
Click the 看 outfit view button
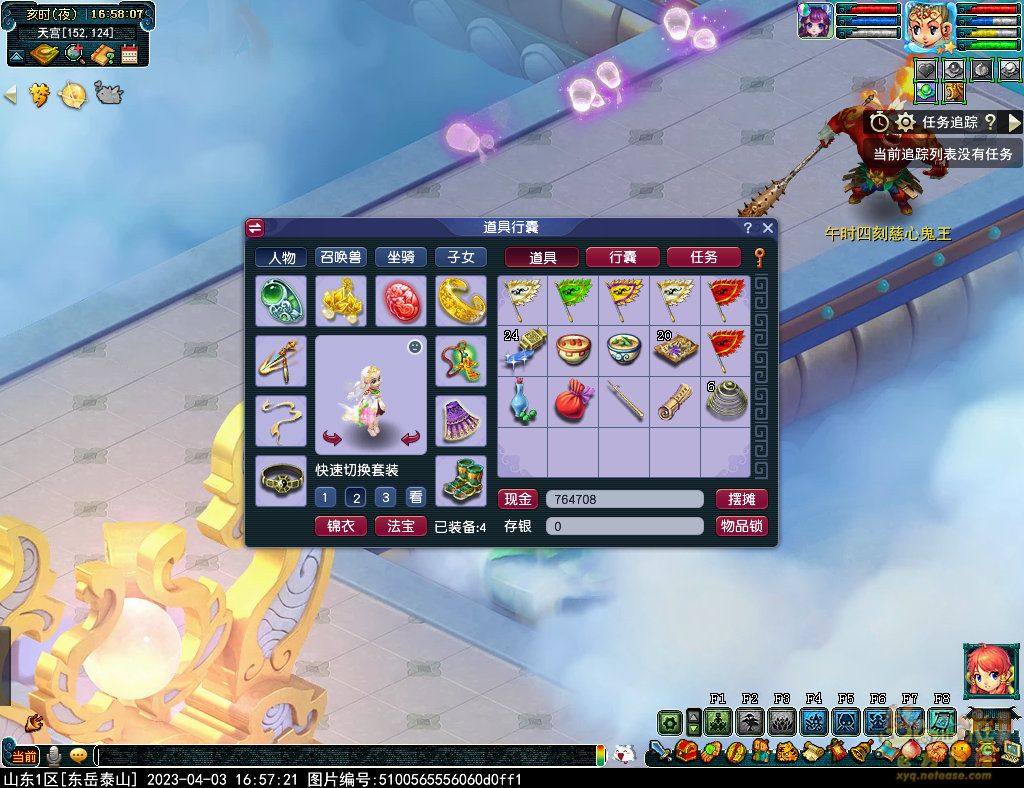(x=415, y=497)
